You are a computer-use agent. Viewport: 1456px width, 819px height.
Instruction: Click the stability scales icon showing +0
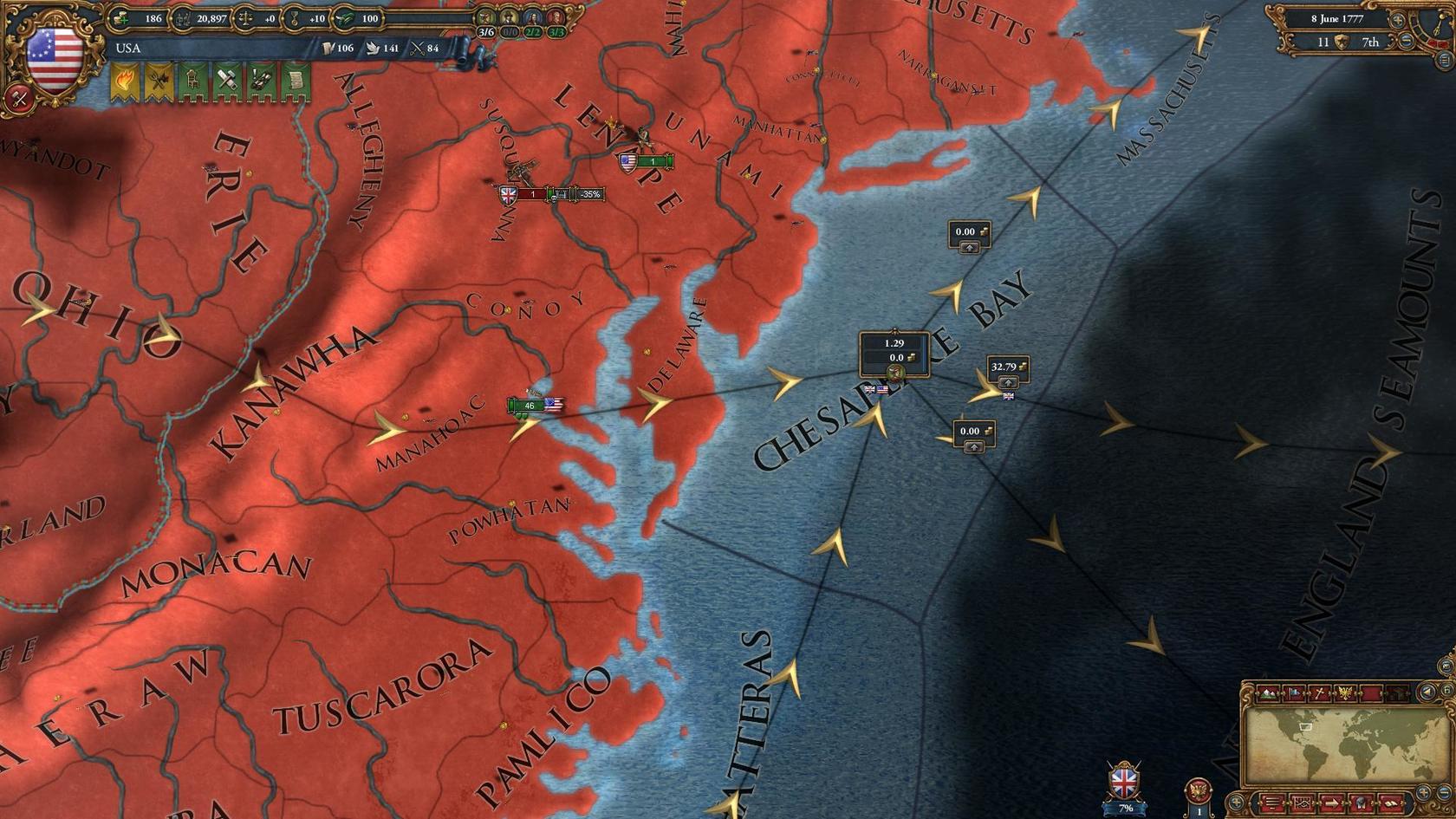tap(246, 16)
